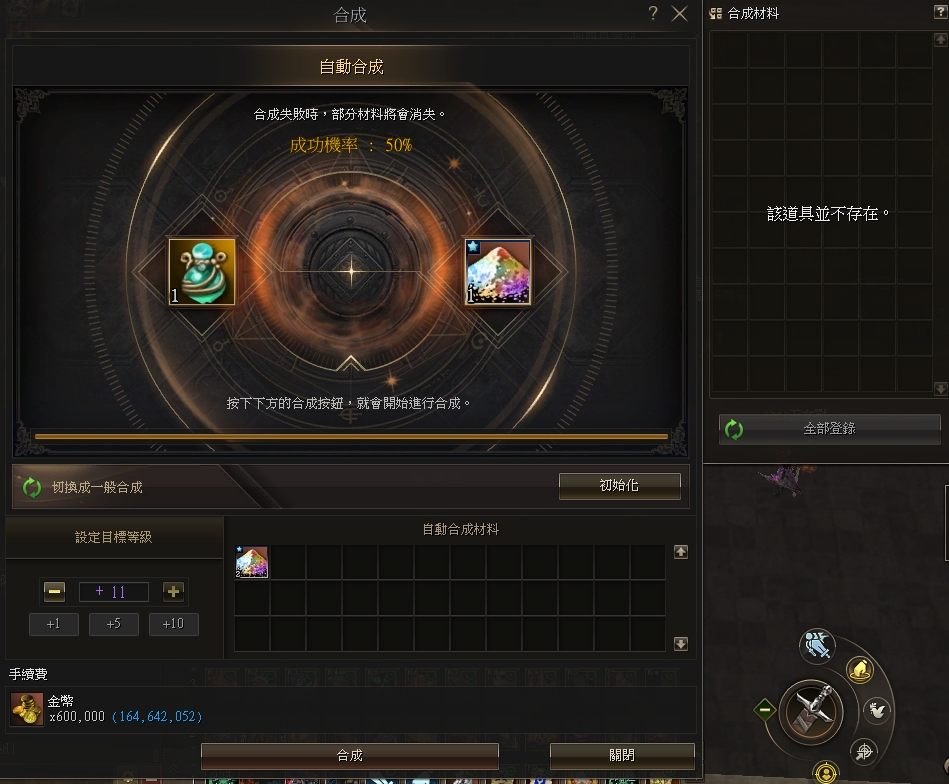Add +10 to the target level

[173, 625]
